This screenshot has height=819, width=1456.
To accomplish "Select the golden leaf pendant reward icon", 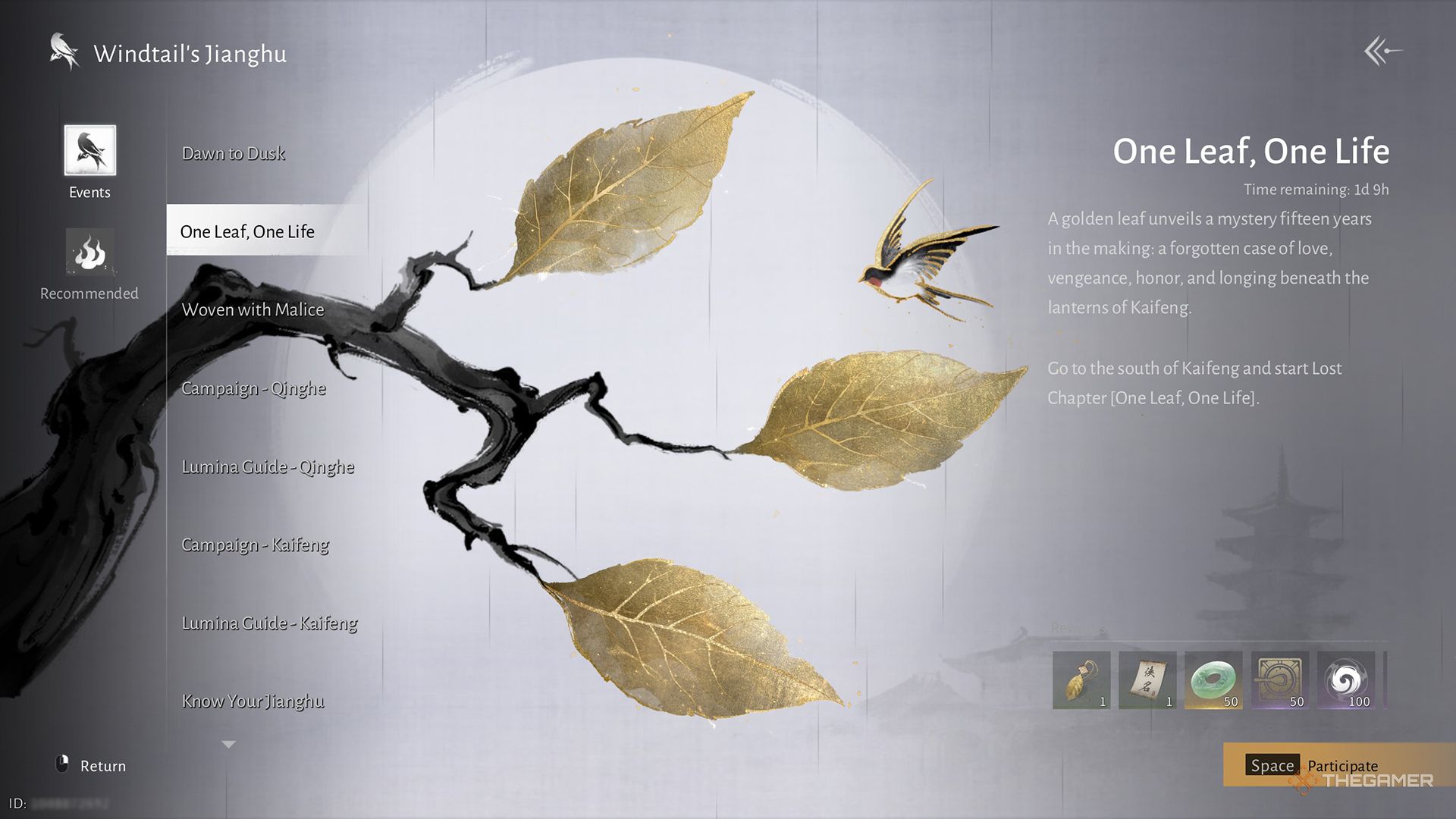I will [x=1082, y=679].
